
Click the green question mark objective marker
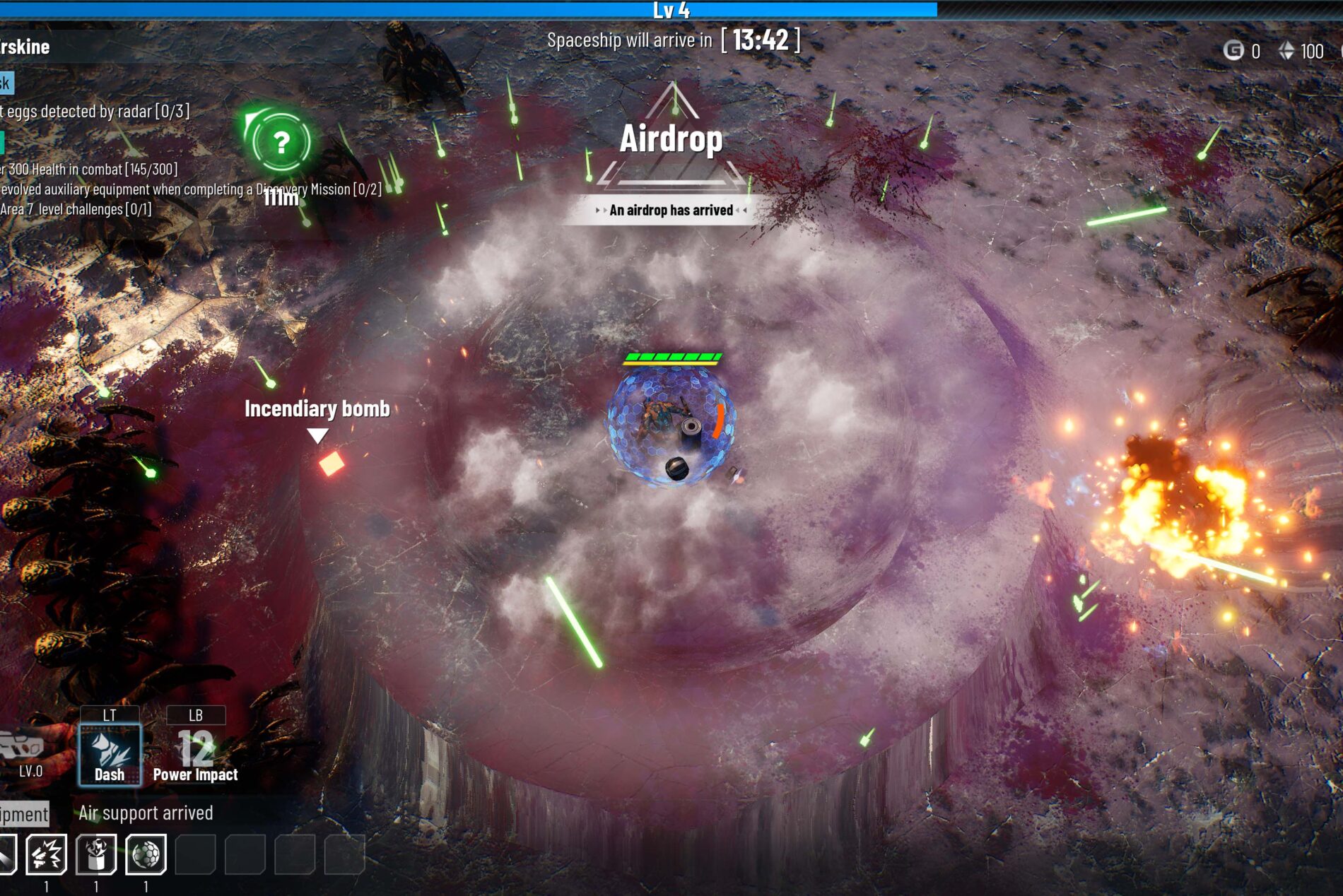(281, 142)
